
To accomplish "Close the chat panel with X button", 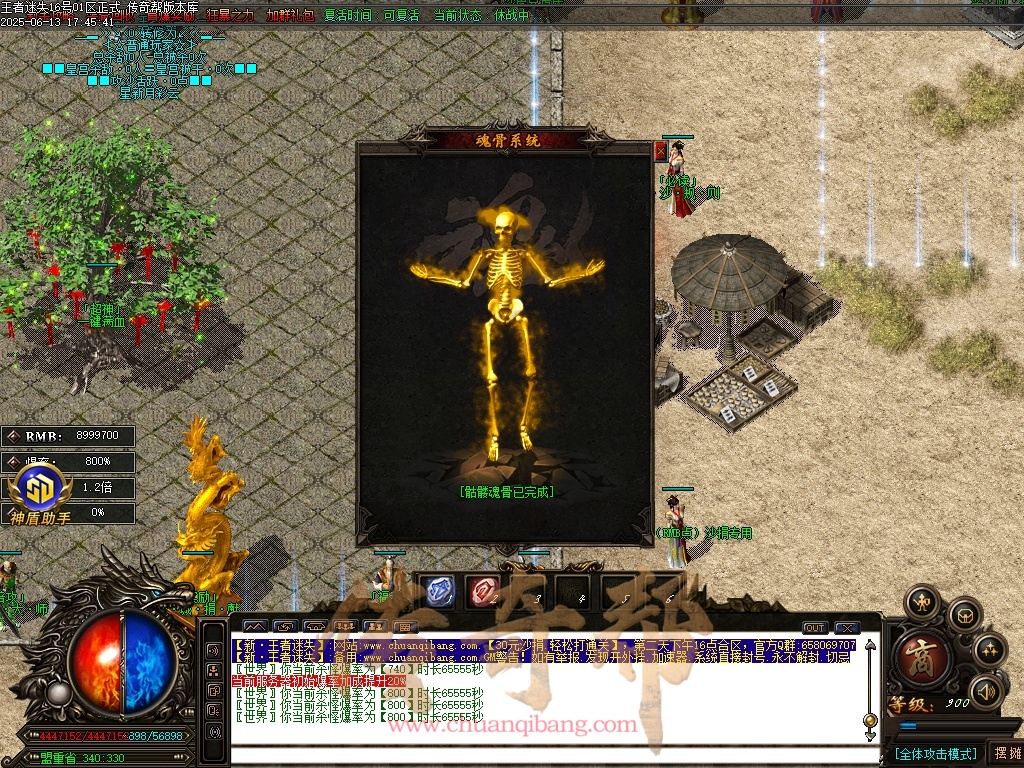I will point(847,628).
